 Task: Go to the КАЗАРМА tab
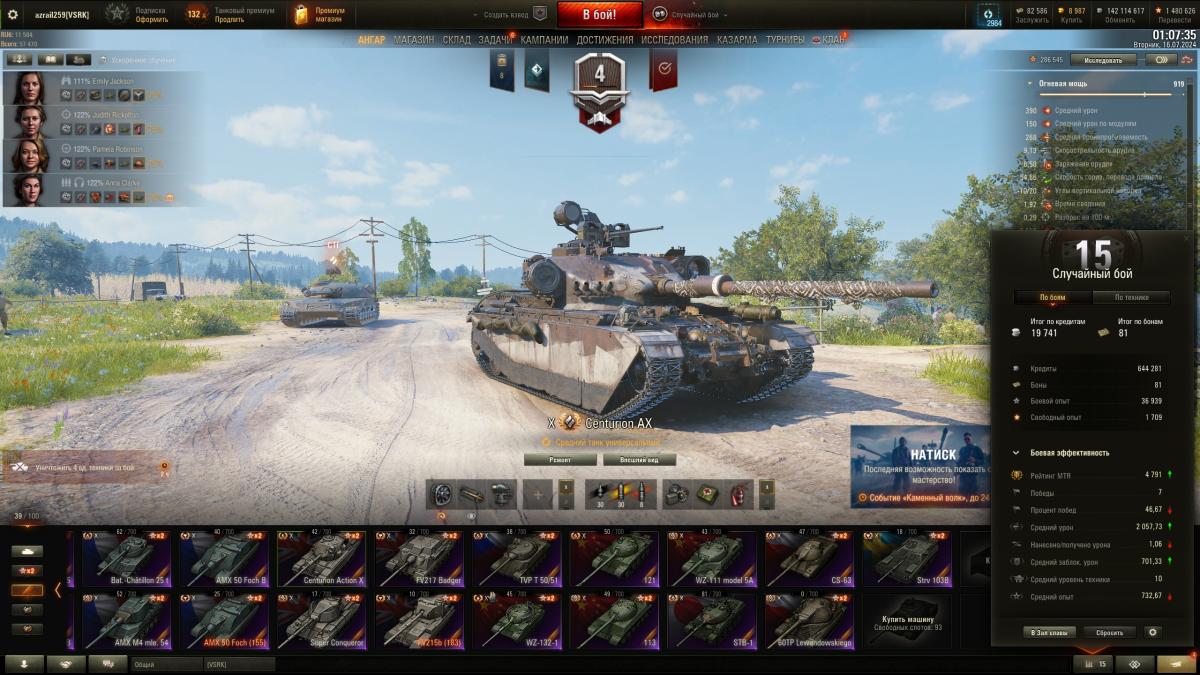coord(736,40)
